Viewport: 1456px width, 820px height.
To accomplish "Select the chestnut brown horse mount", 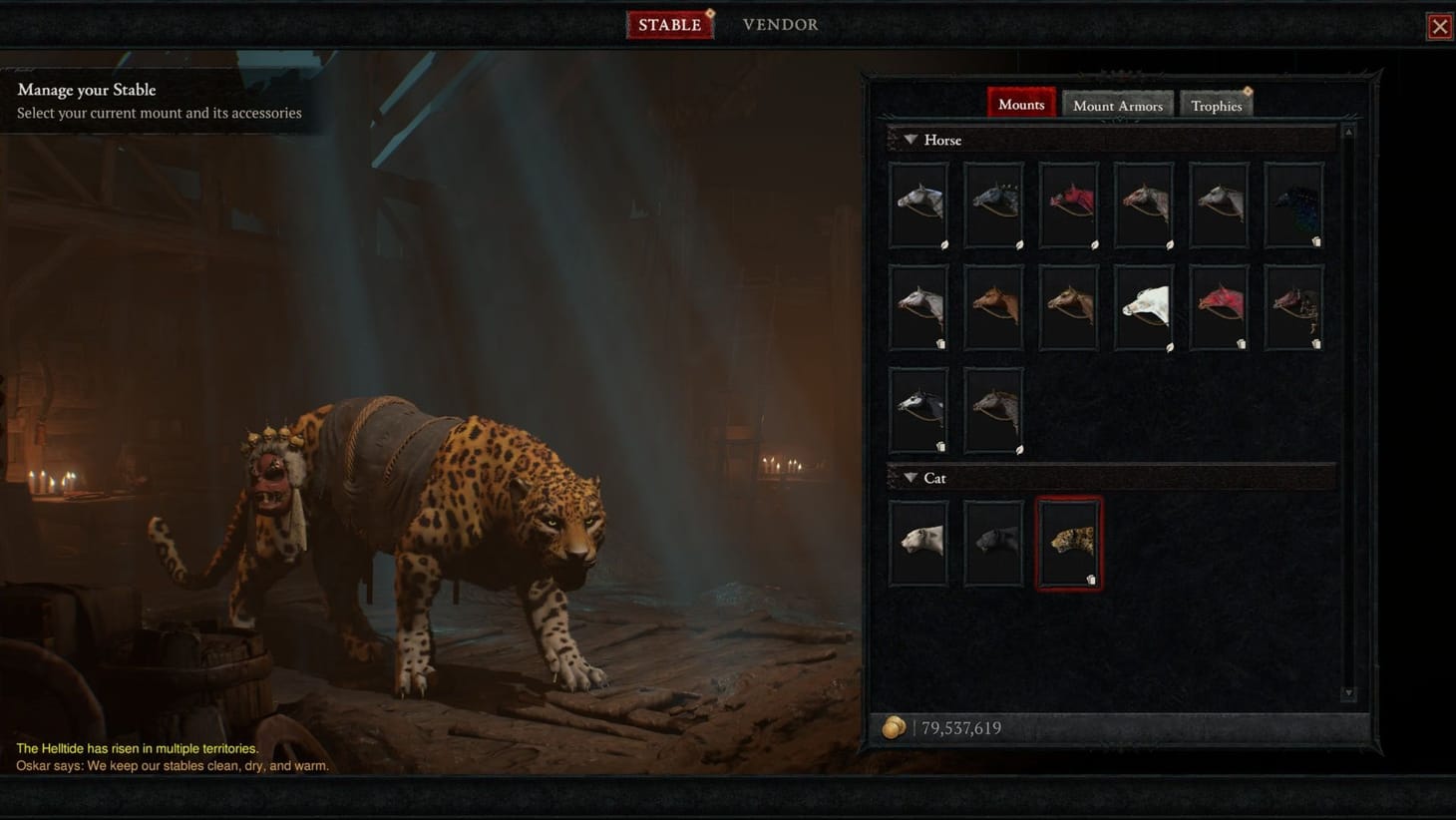I will pos(992,306).
